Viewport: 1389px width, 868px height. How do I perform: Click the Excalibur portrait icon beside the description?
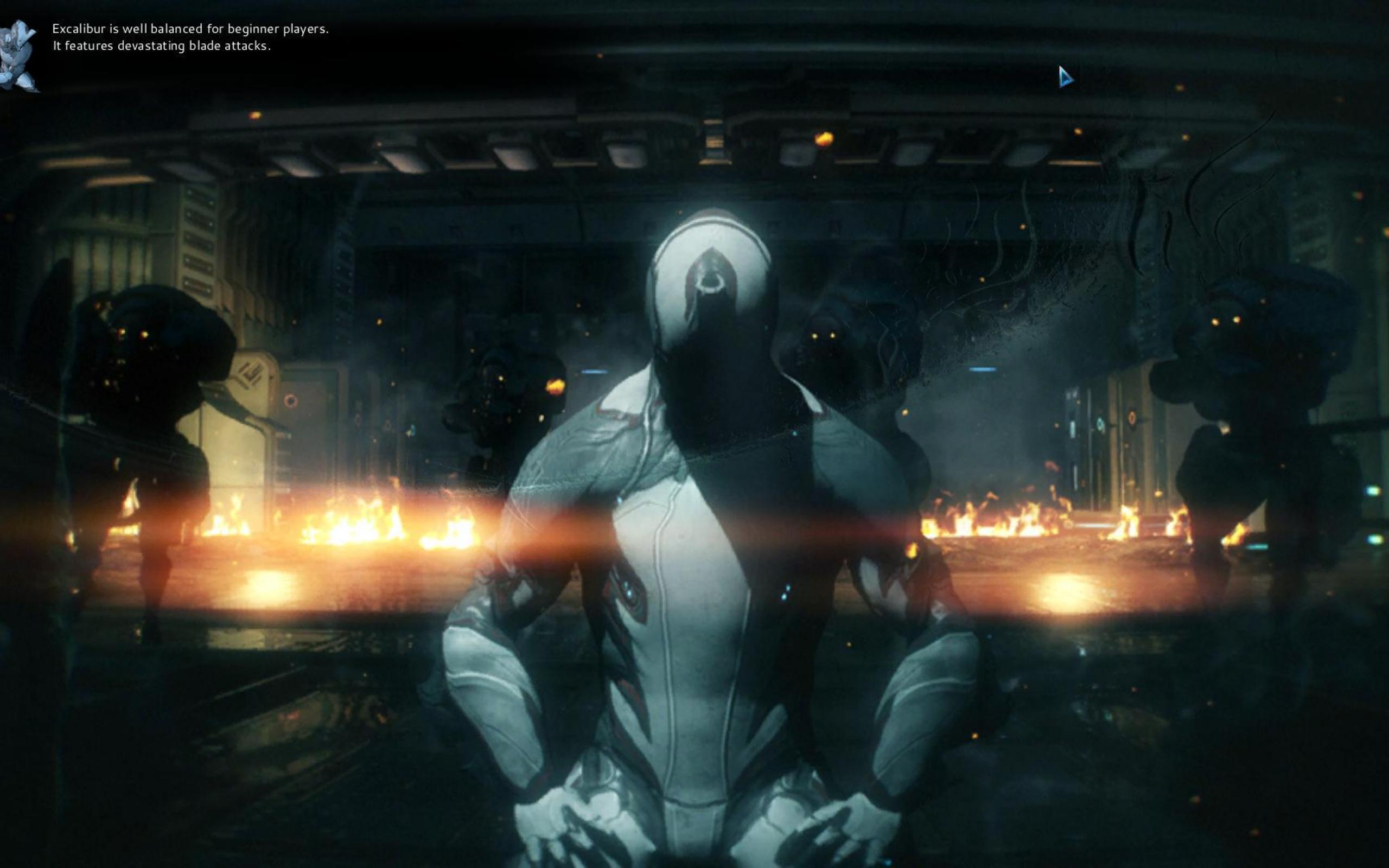click(18, 56)
